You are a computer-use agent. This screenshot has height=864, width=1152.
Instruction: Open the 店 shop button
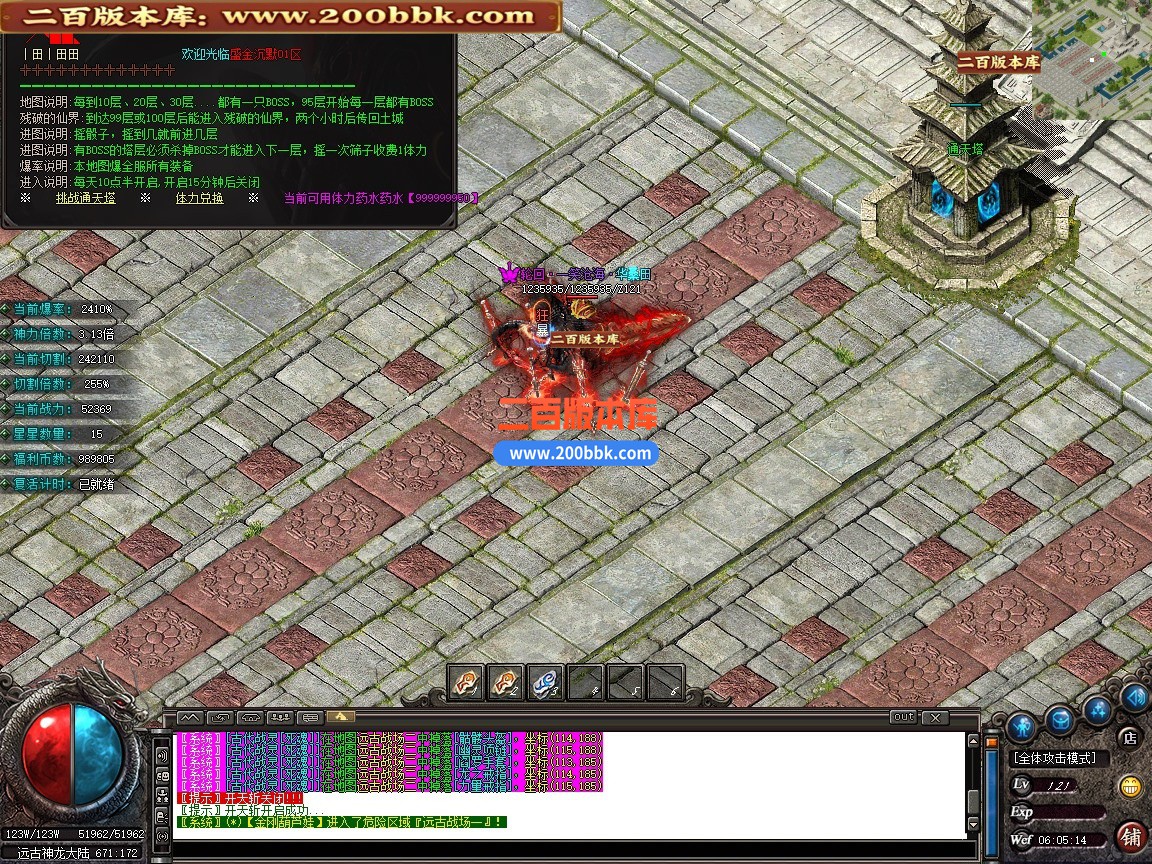coord(1130,738)
